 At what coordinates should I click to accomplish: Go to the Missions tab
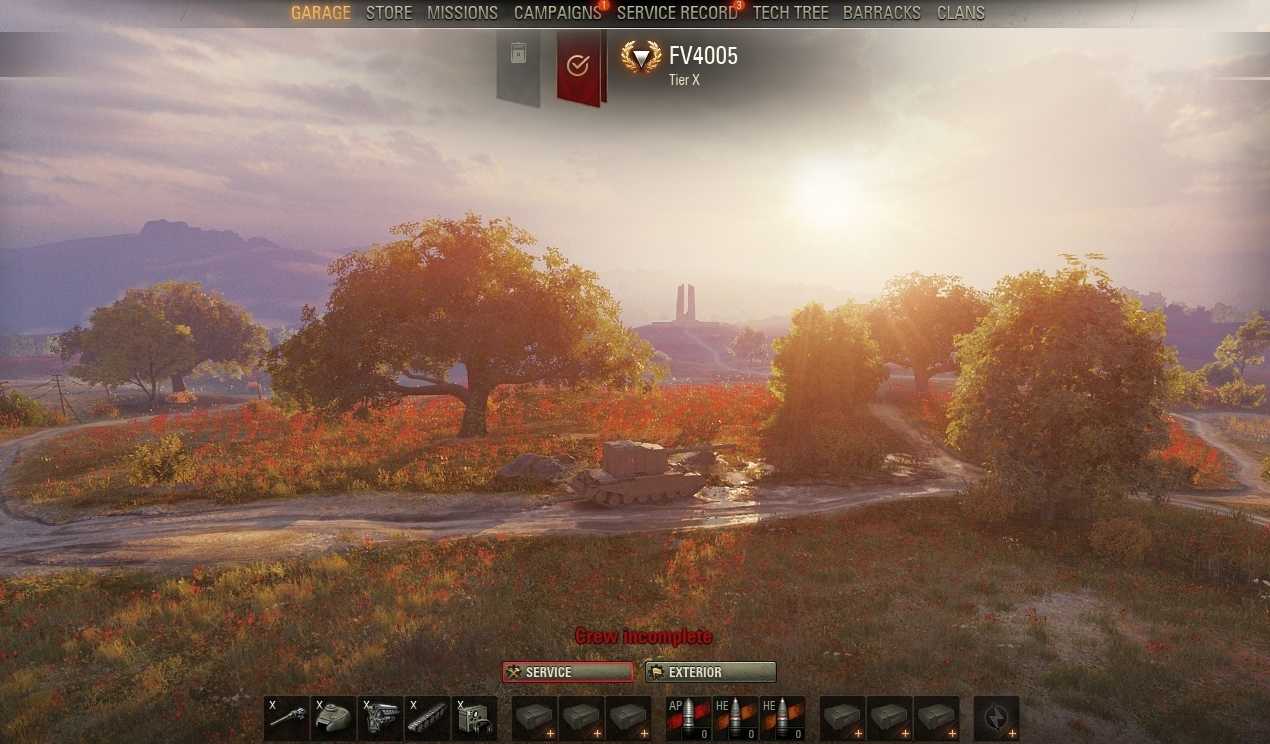click(x=462, y=13)
